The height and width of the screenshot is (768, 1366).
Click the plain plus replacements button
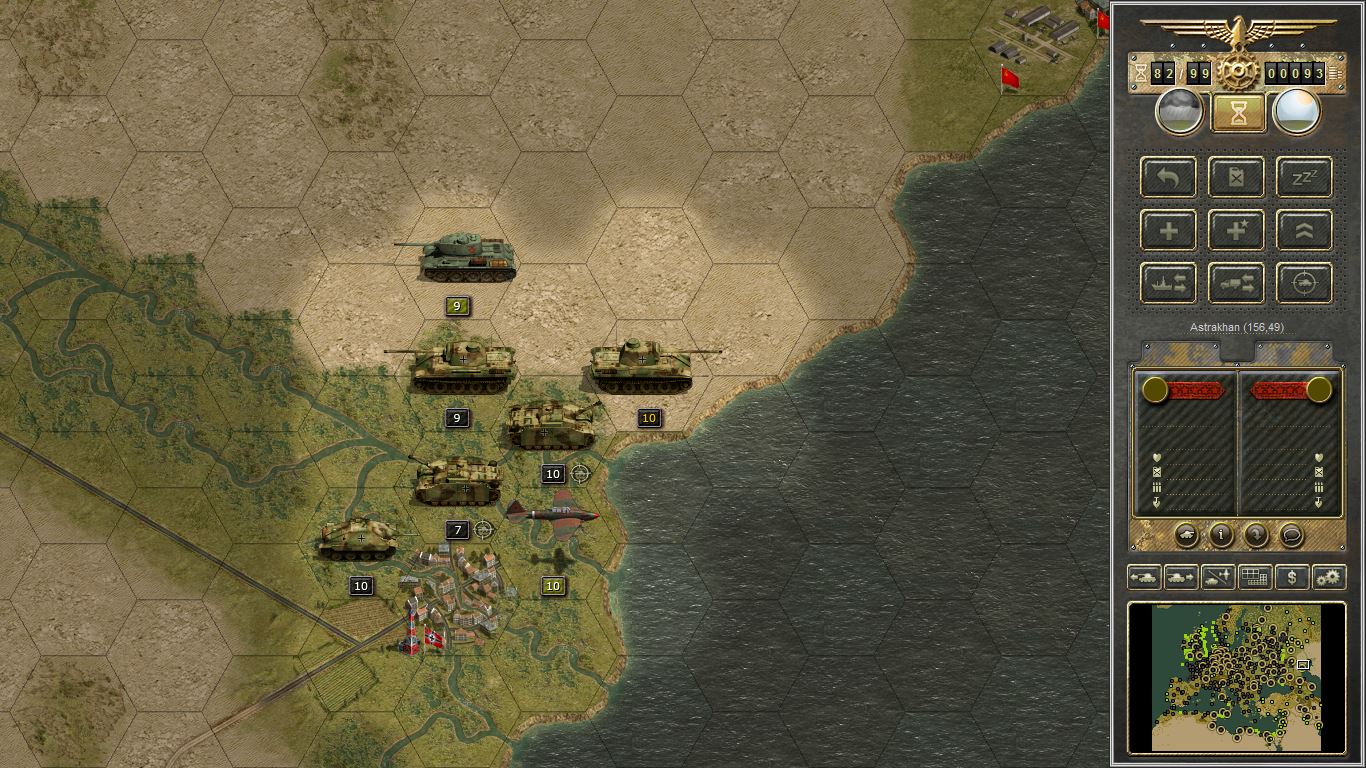click(1169, 230)
